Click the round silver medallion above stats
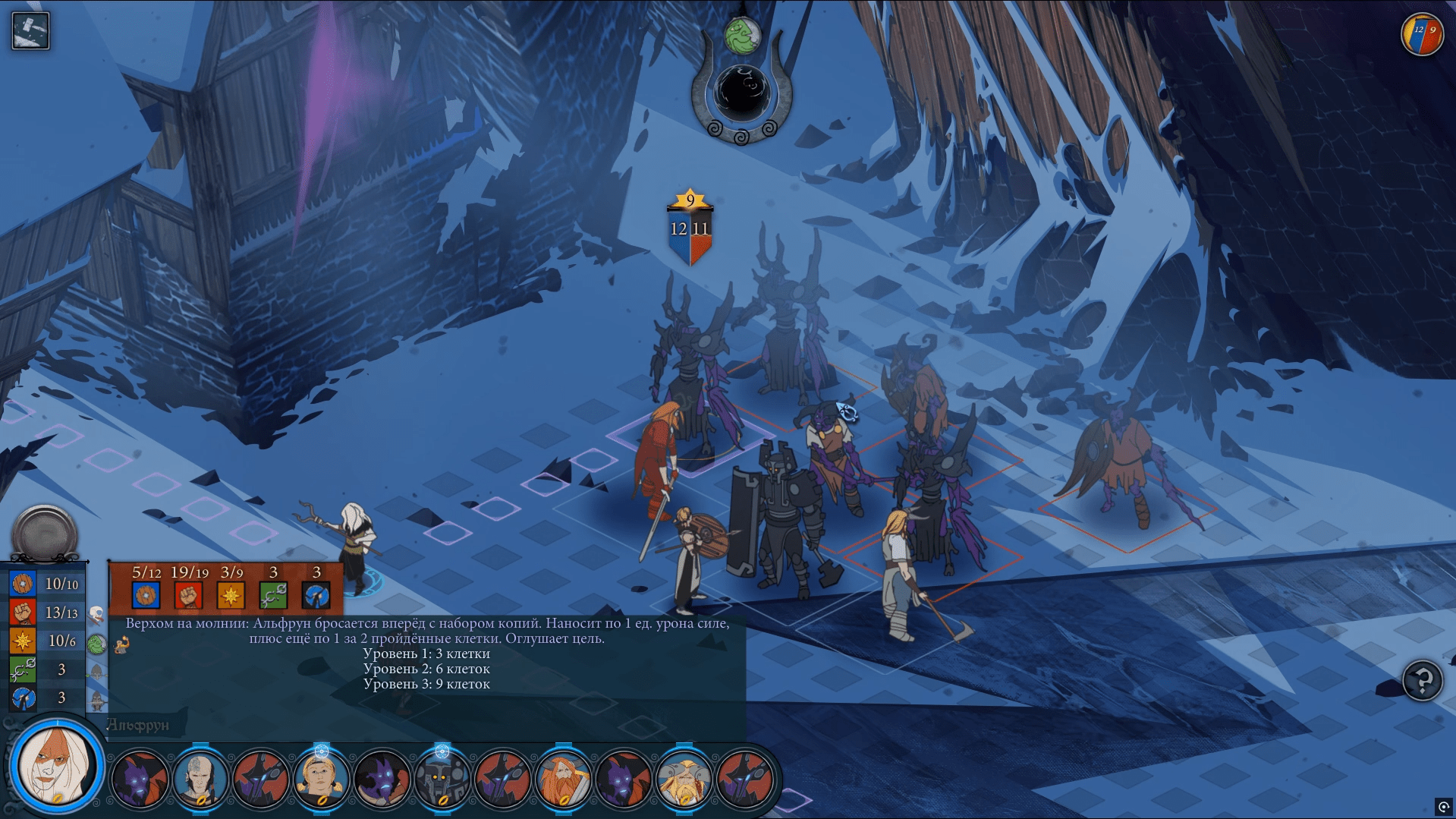This screenshot has height=819, width=1456. pyautogui.click(x=45, y=533)
